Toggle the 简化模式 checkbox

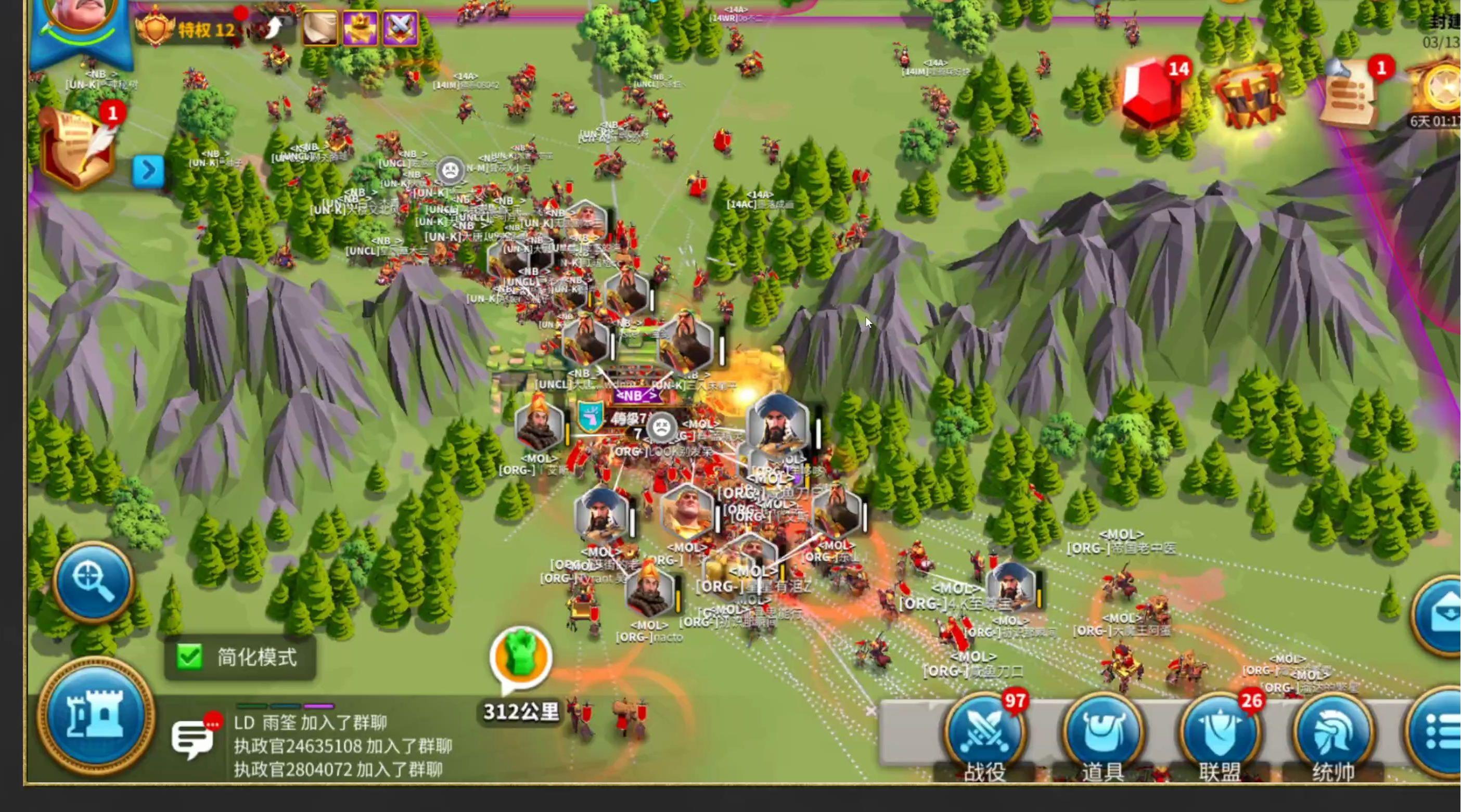[189, 657]
